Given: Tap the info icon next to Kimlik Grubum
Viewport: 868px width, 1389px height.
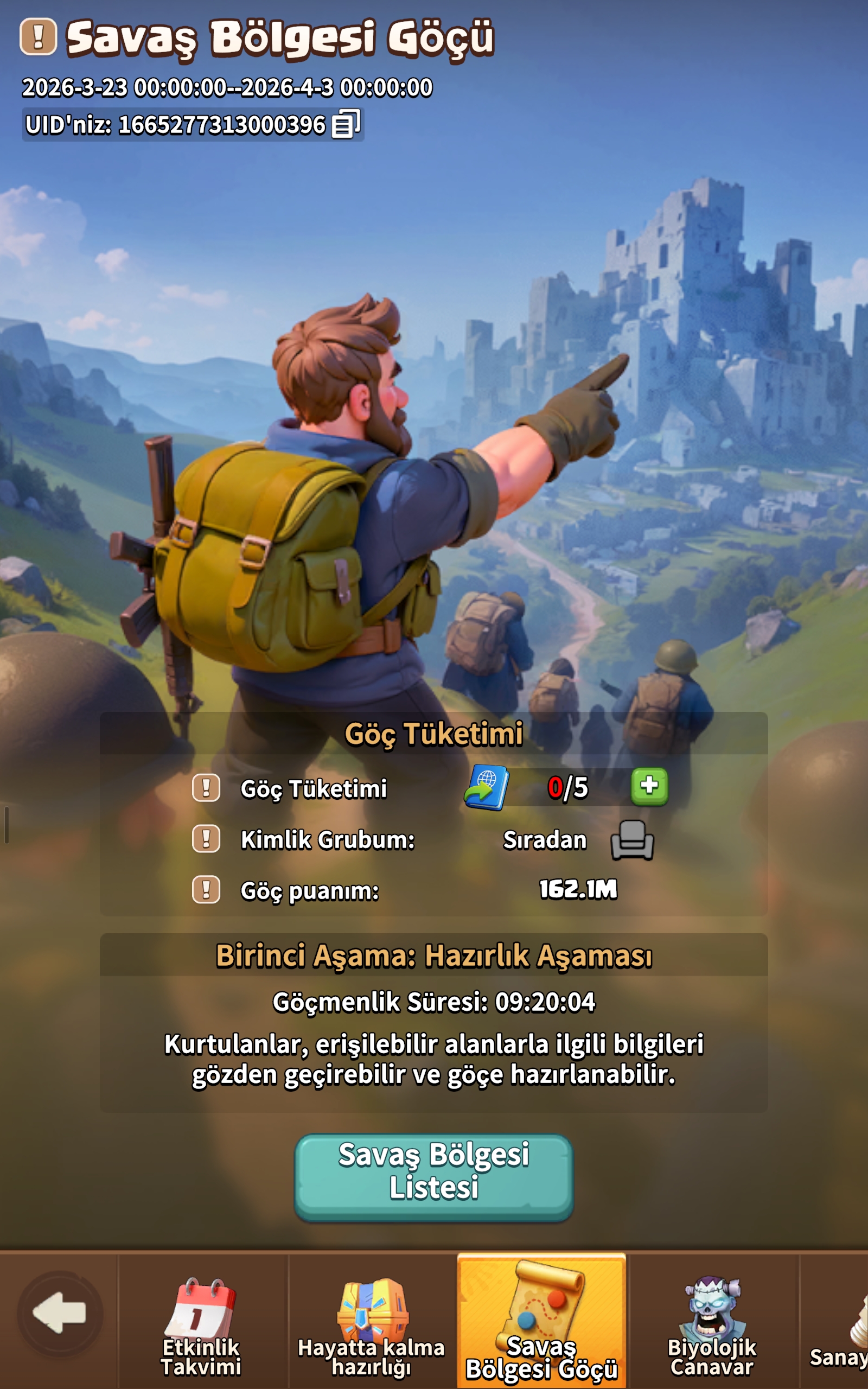Looking at the screenshot, I should pos(206,840).
